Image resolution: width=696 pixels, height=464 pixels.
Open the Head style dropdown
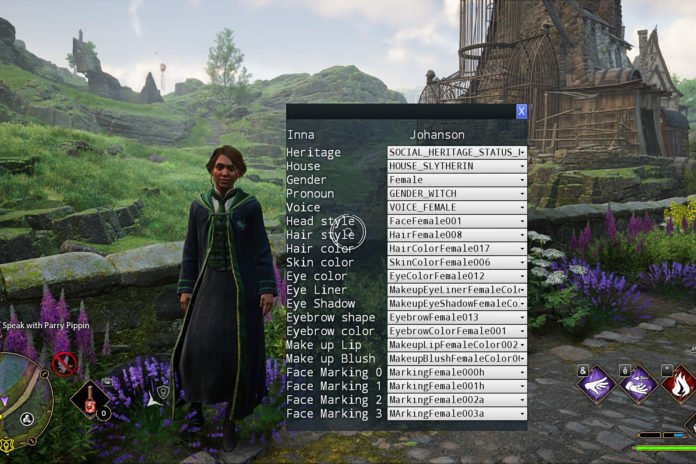pos(456,221)
